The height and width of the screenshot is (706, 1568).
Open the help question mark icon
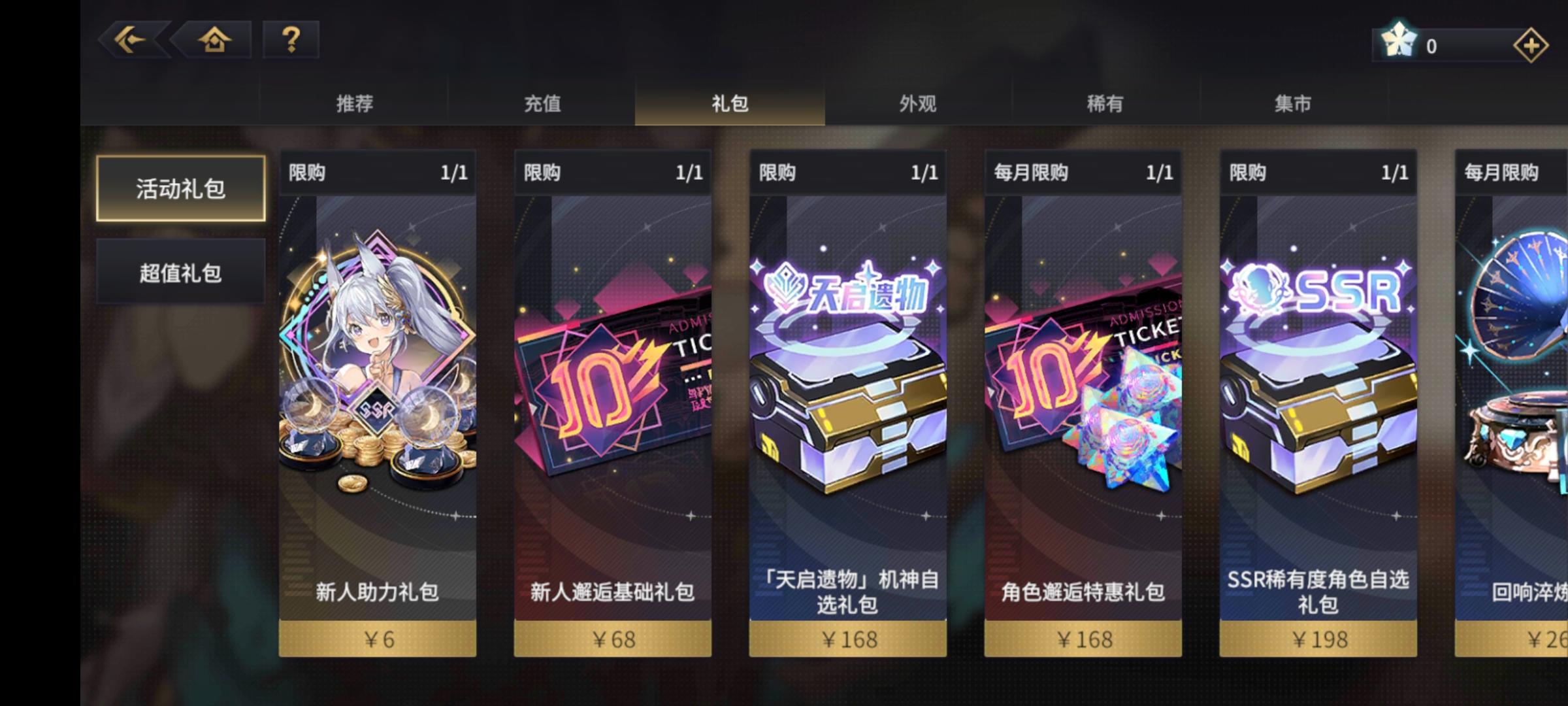(288, 42)
